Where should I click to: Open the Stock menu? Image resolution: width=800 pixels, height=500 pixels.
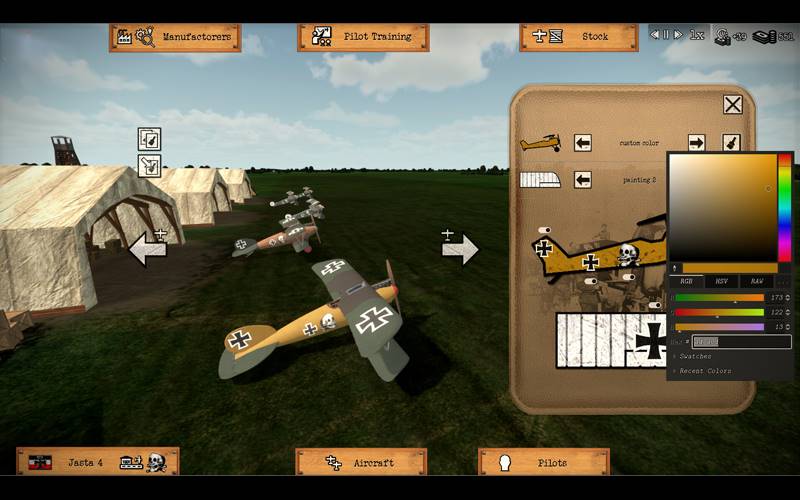pos(578,37)
